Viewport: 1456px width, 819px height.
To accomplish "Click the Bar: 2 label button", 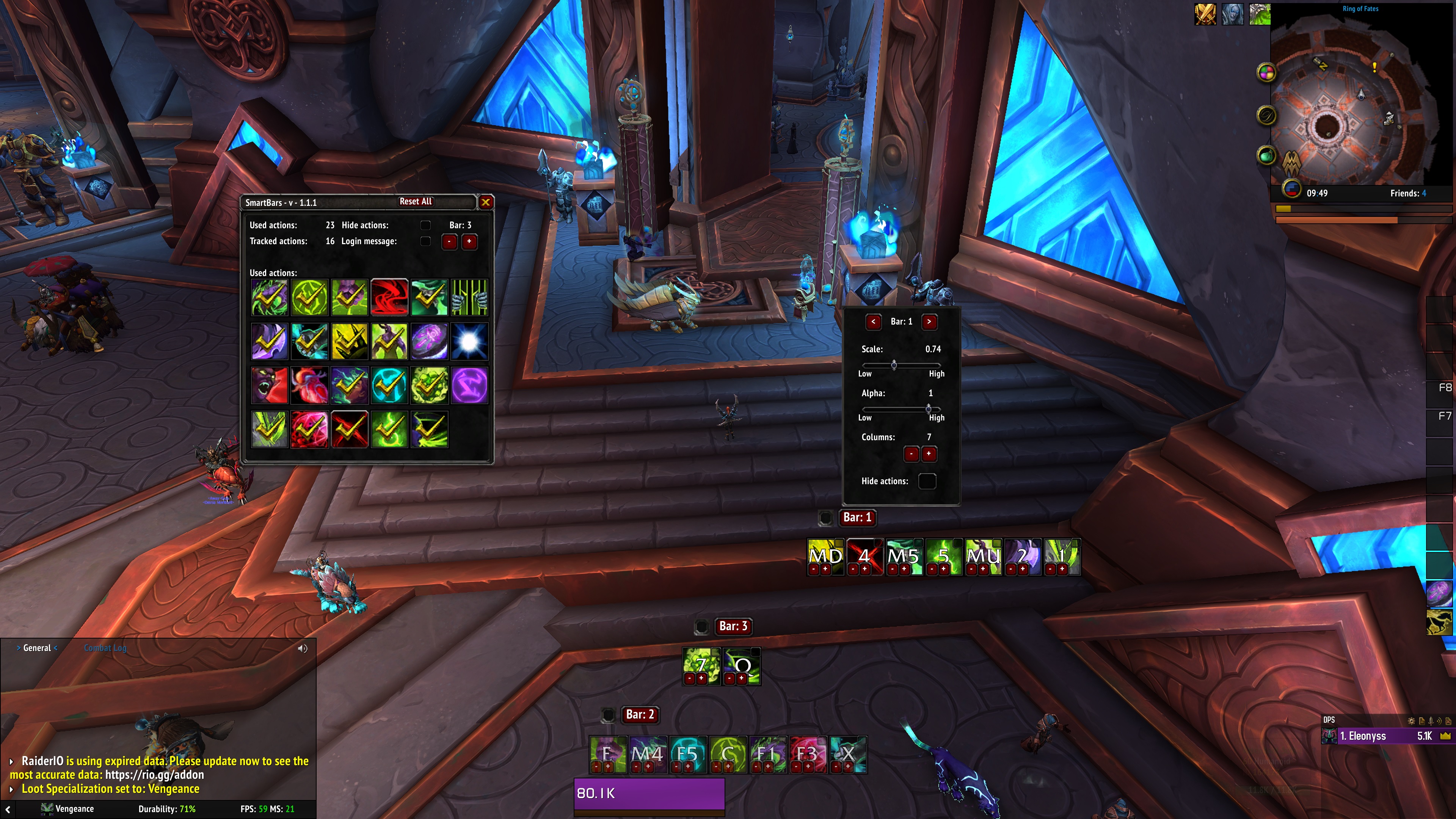I will coord(640,714).
